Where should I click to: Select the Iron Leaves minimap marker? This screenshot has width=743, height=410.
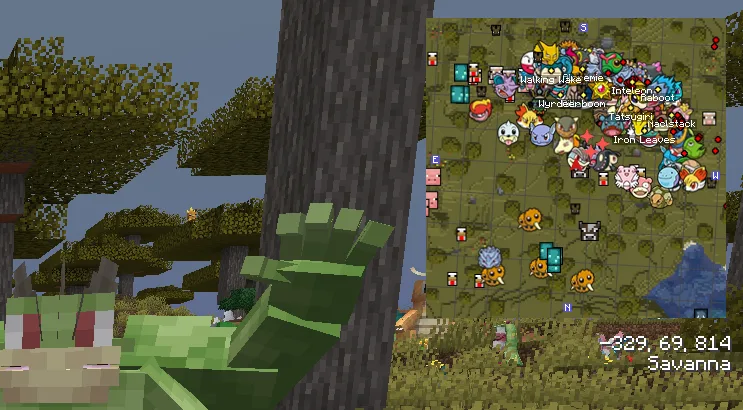pyautogui.click(x=644, y=140)
